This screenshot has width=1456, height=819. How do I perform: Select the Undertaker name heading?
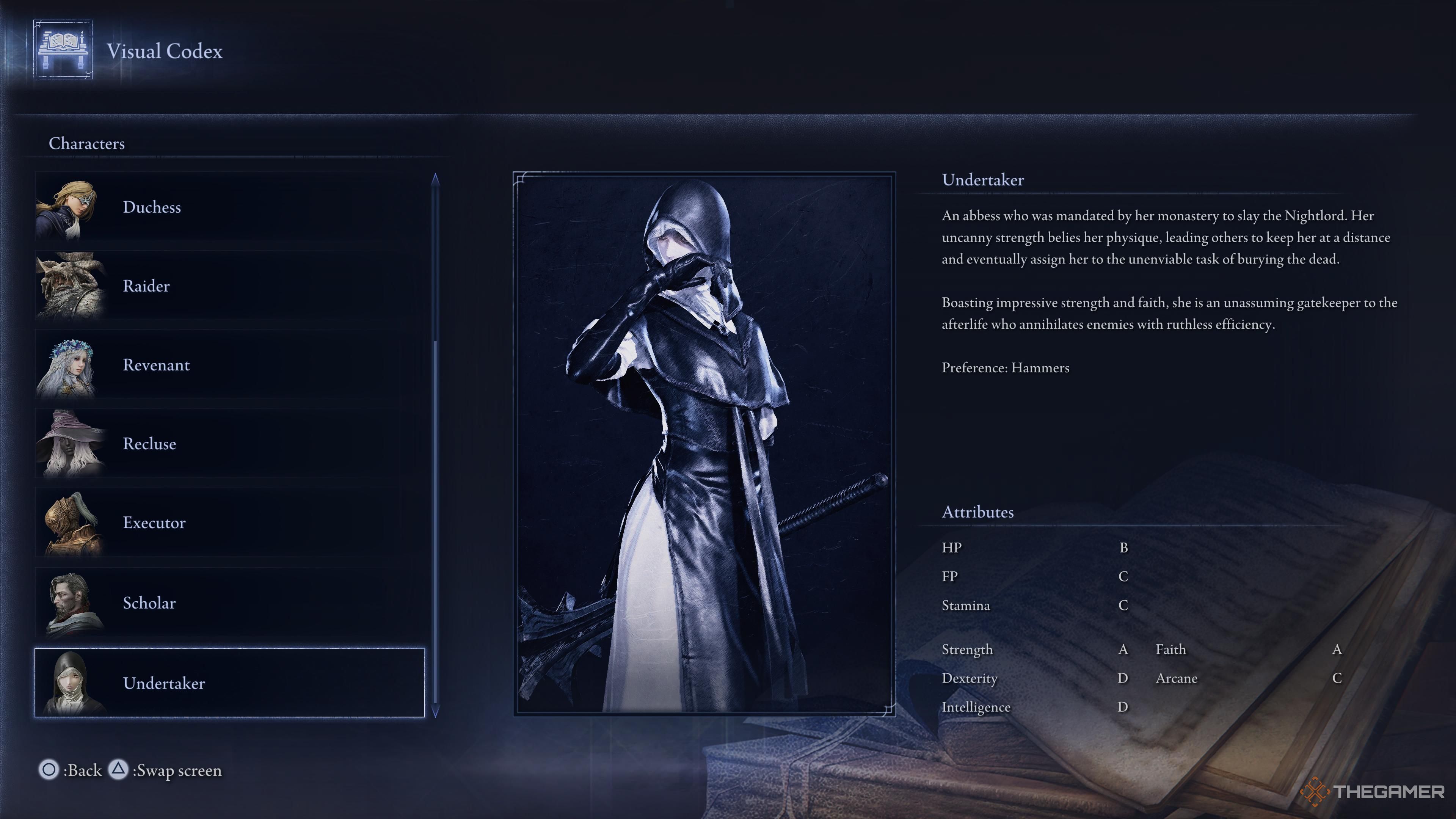click(982, 180)
